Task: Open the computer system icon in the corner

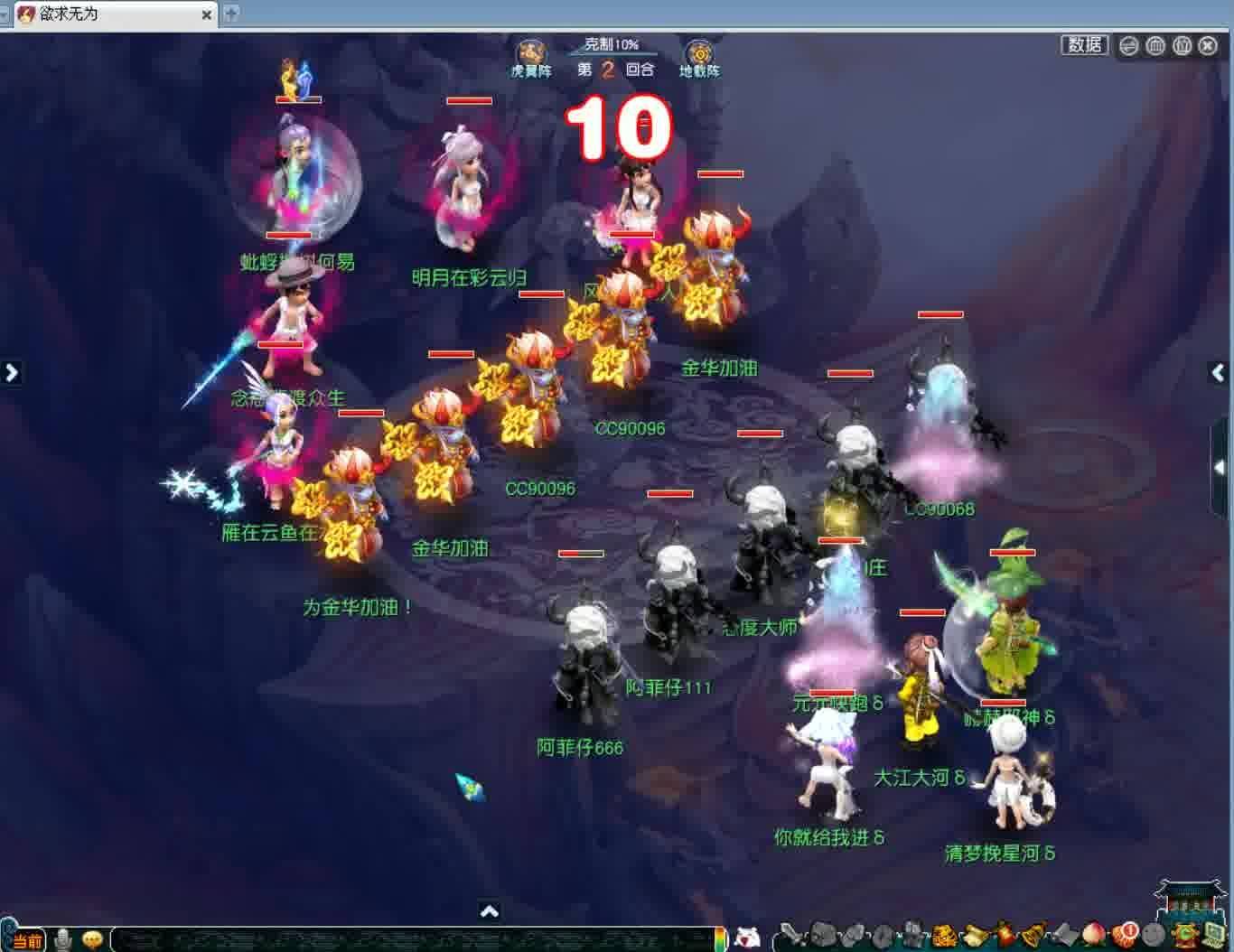Action: 1213,934
